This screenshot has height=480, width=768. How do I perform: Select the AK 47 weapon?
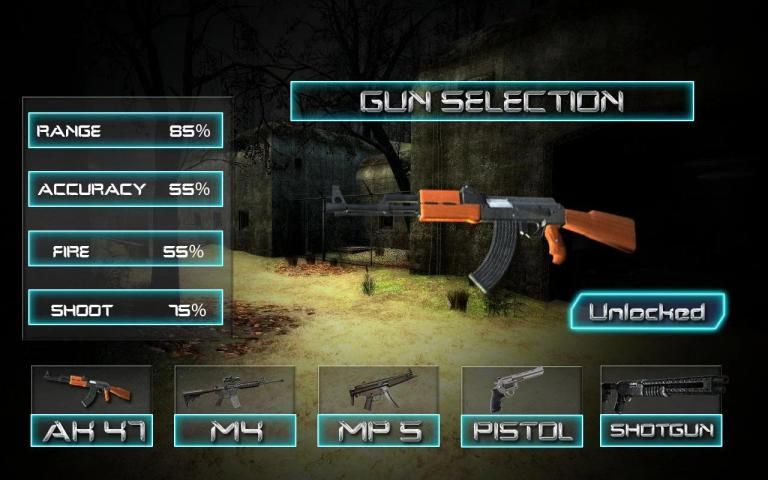pyautogui.click(x=91, y=430)
